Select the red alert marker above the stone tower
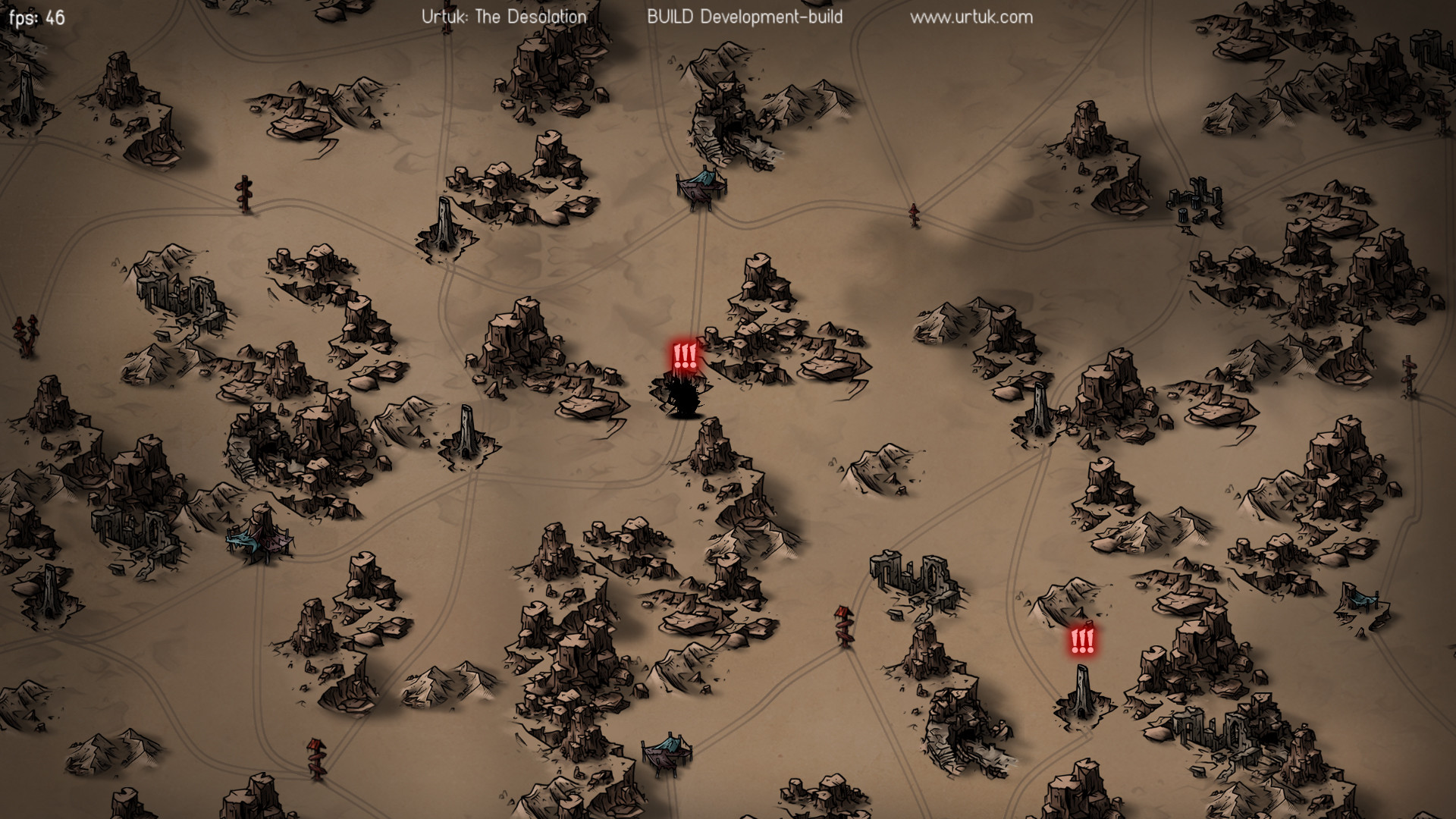The image size is (1456, 819). (x=1082, y=642)
